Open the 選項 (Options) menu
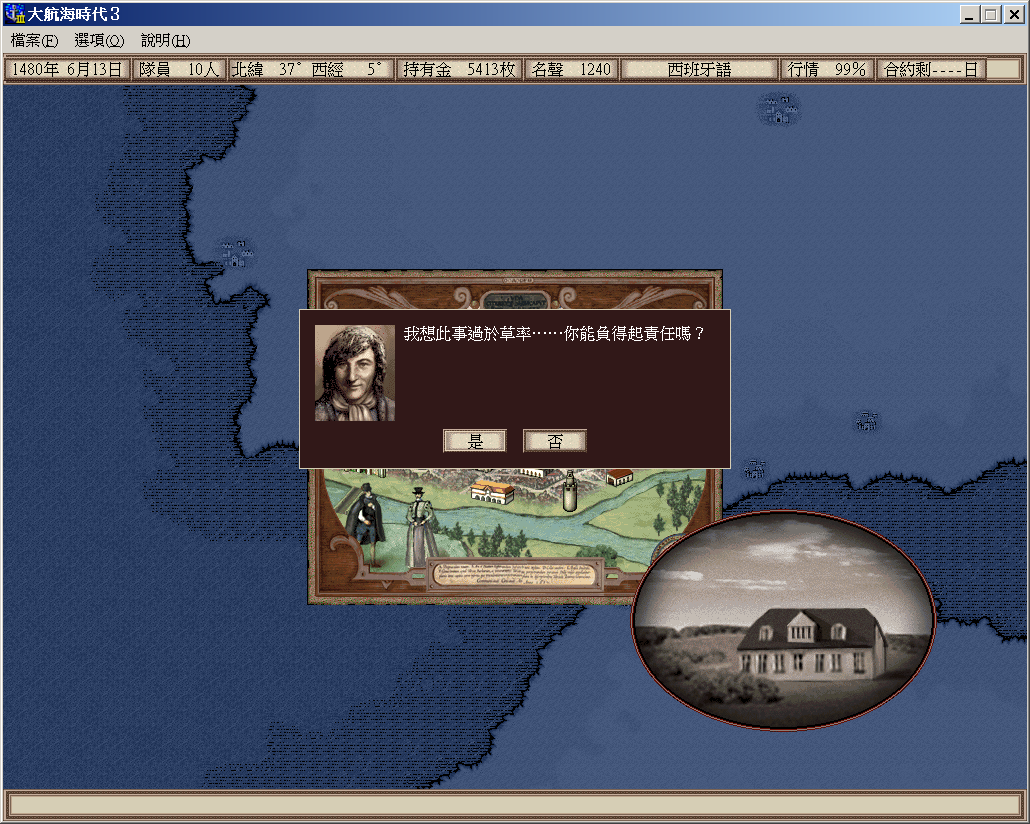1030x824 pixels. click(99, 41)
